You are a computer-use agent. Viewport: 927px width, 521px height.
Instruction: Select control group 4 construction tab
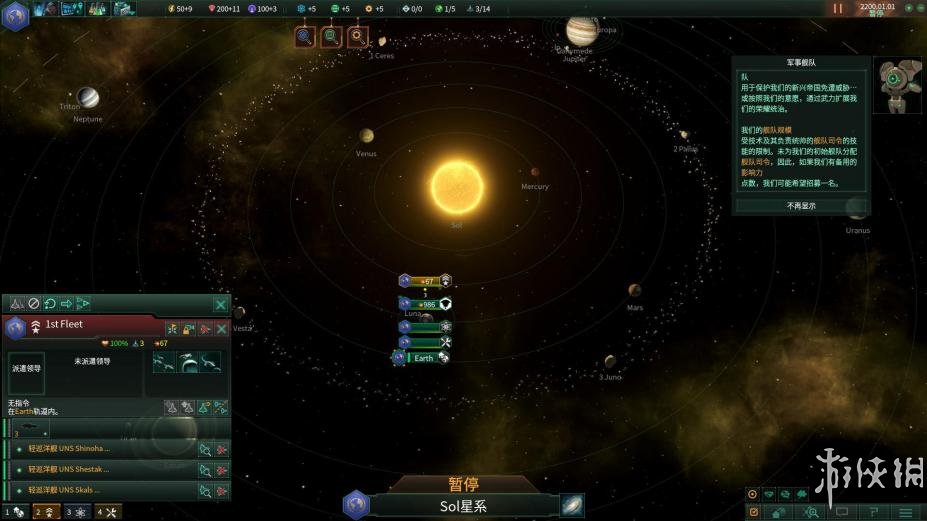point(107,512)
